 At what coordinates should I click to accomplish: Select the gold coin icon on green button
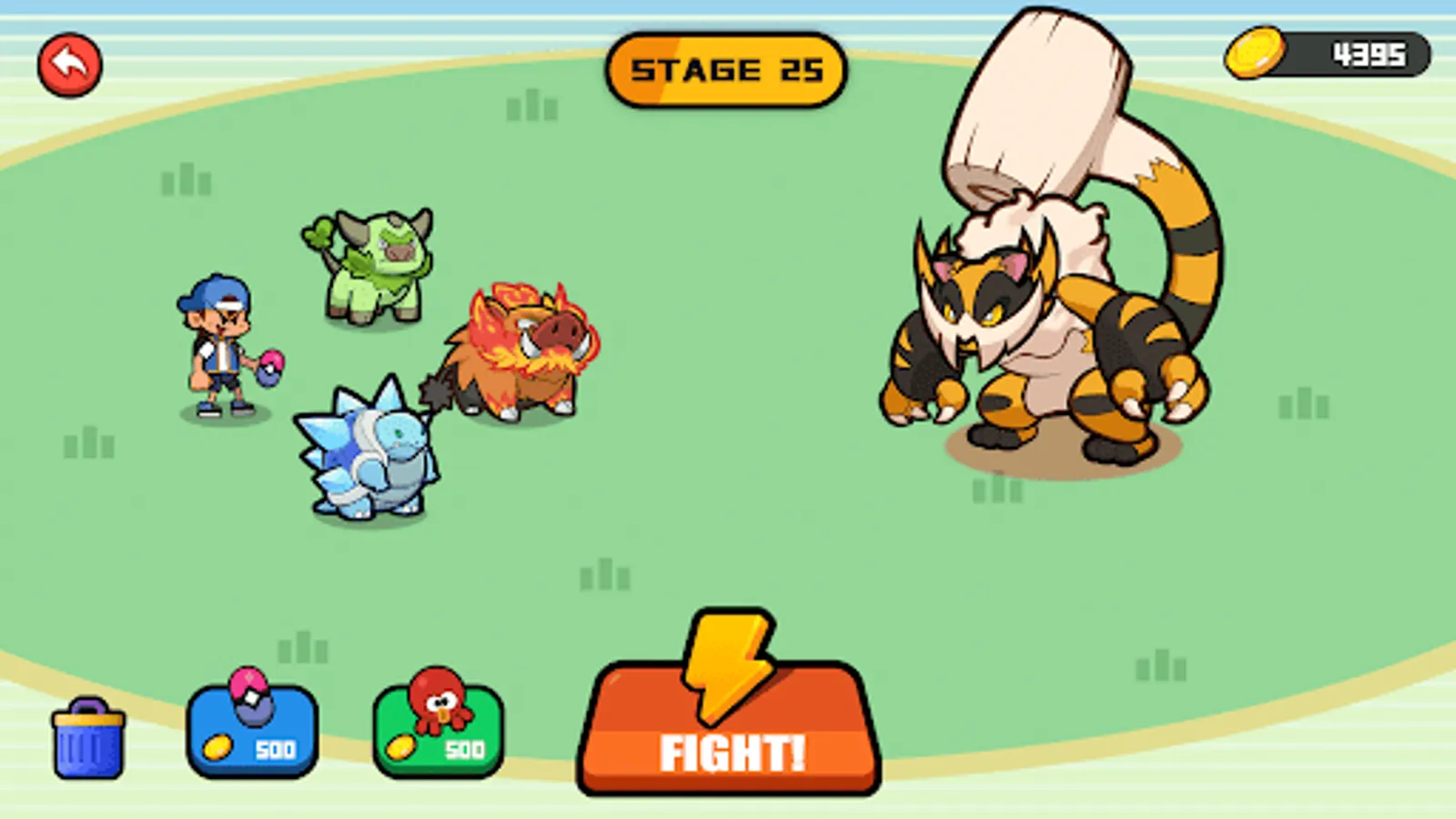(401, 748)
